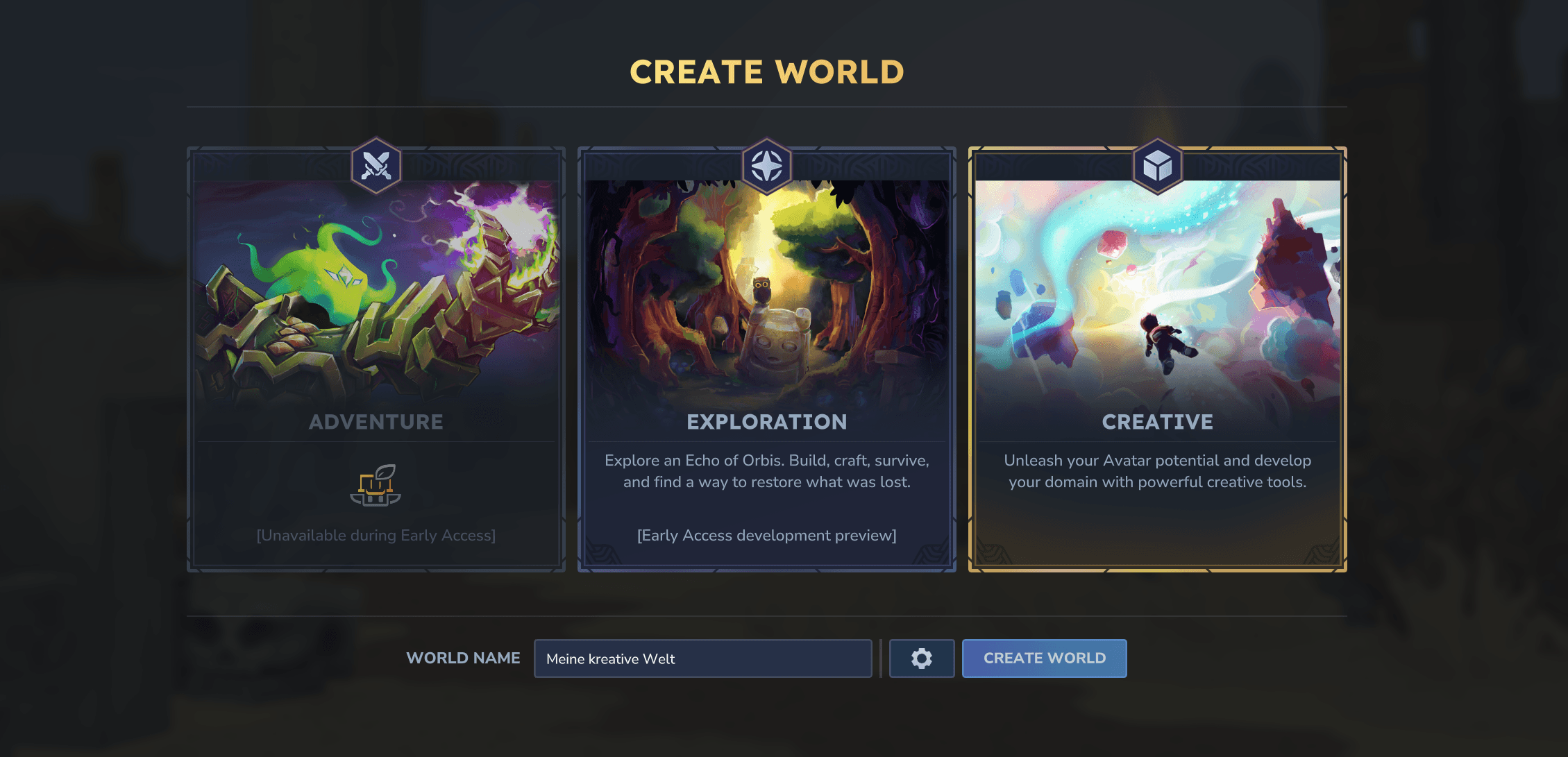1568x757 pixels.
Task: Click the Early Access development preview text
Action: [x=766, y=535]
